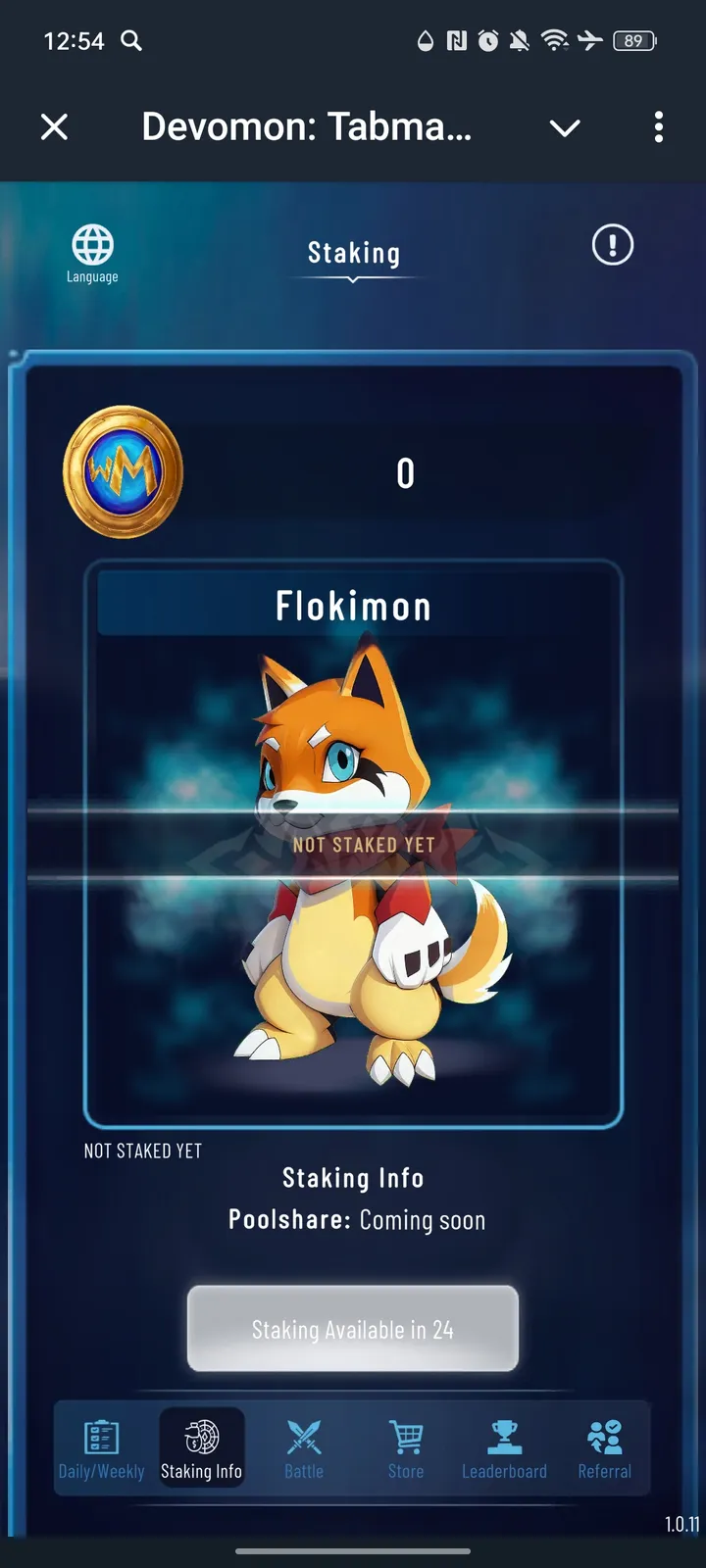Open the Language selector
The height and width of the screenshot is (1568, 706).
tap(92, 253)
